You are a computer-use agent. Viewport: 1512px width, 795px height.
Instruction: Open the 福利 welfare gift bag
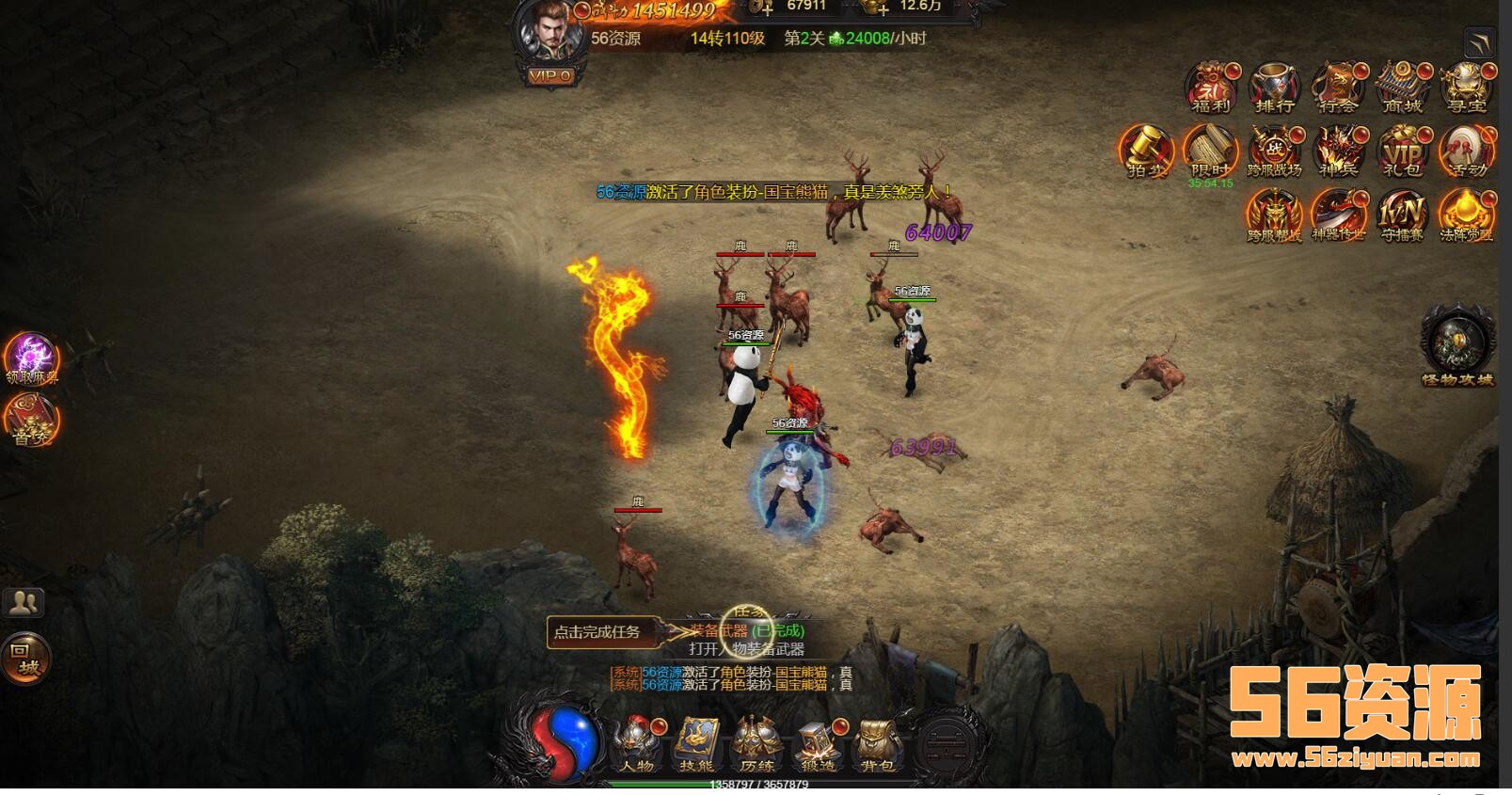(1211, 87)
